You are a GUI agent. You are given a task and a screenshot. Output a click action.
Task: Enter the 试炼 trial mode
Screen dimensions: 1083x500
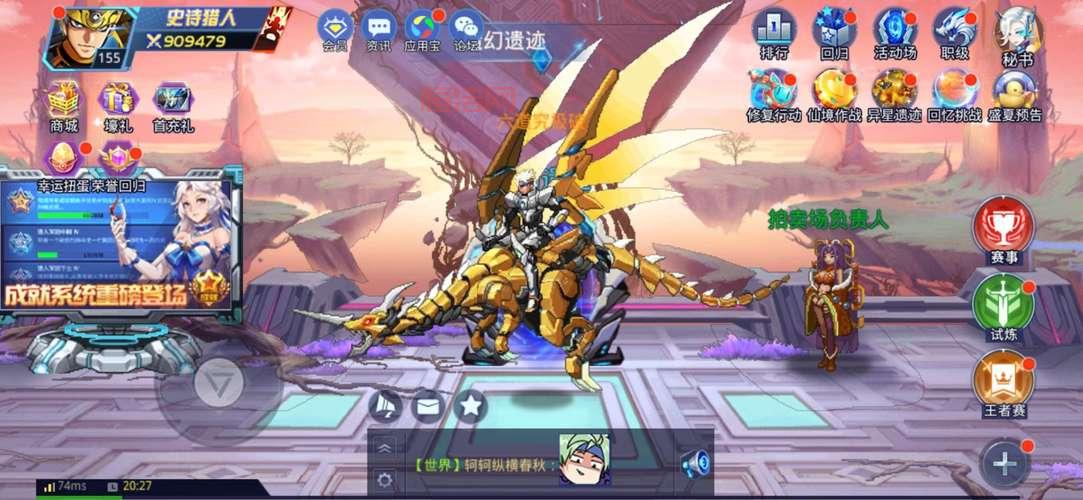click(1003, 305)
